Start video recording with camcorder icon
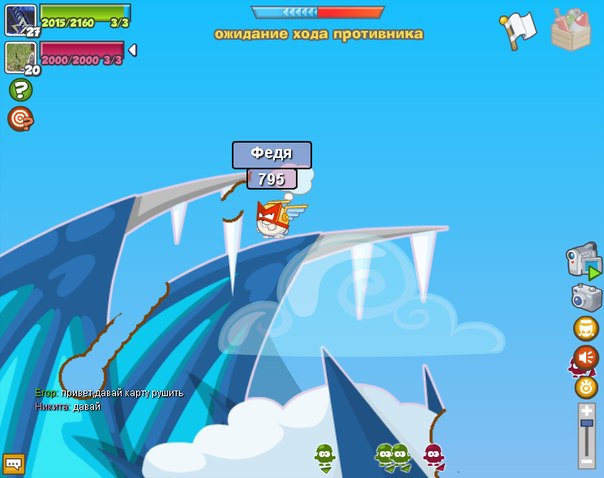604x478 pixels. [583, 261]
